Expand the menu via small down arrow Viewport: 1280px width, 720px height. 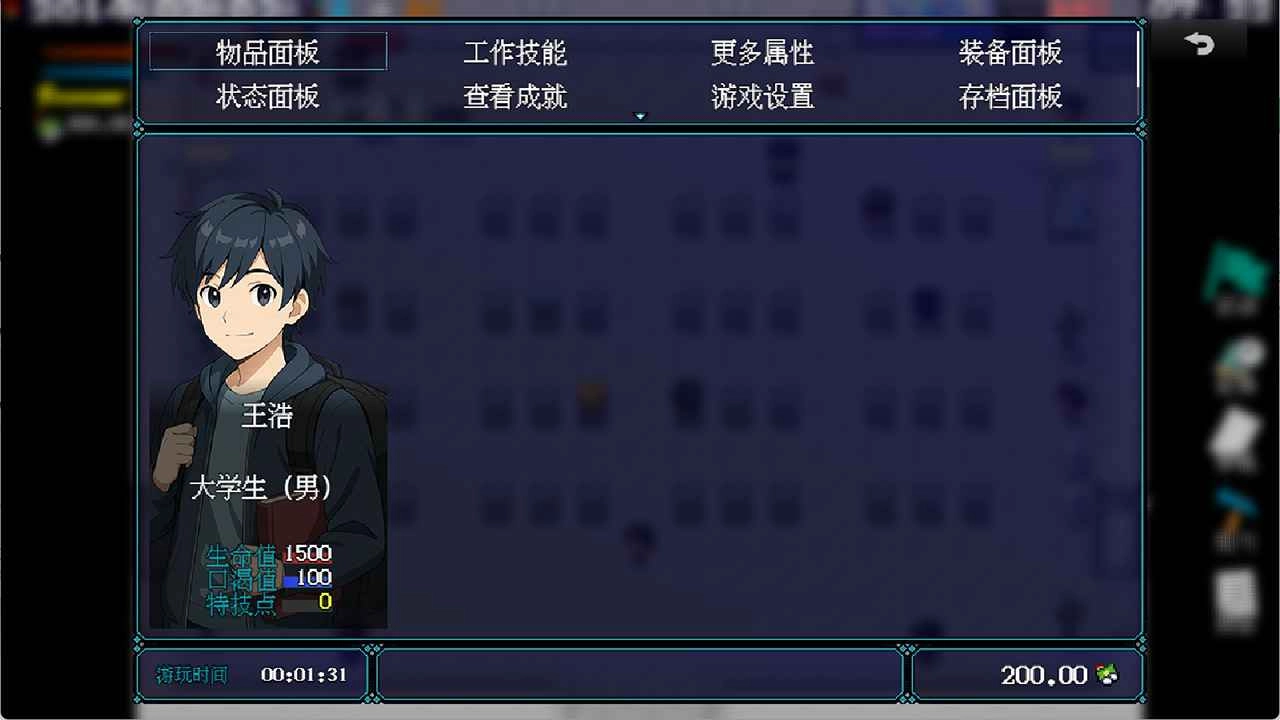(641, 115)
